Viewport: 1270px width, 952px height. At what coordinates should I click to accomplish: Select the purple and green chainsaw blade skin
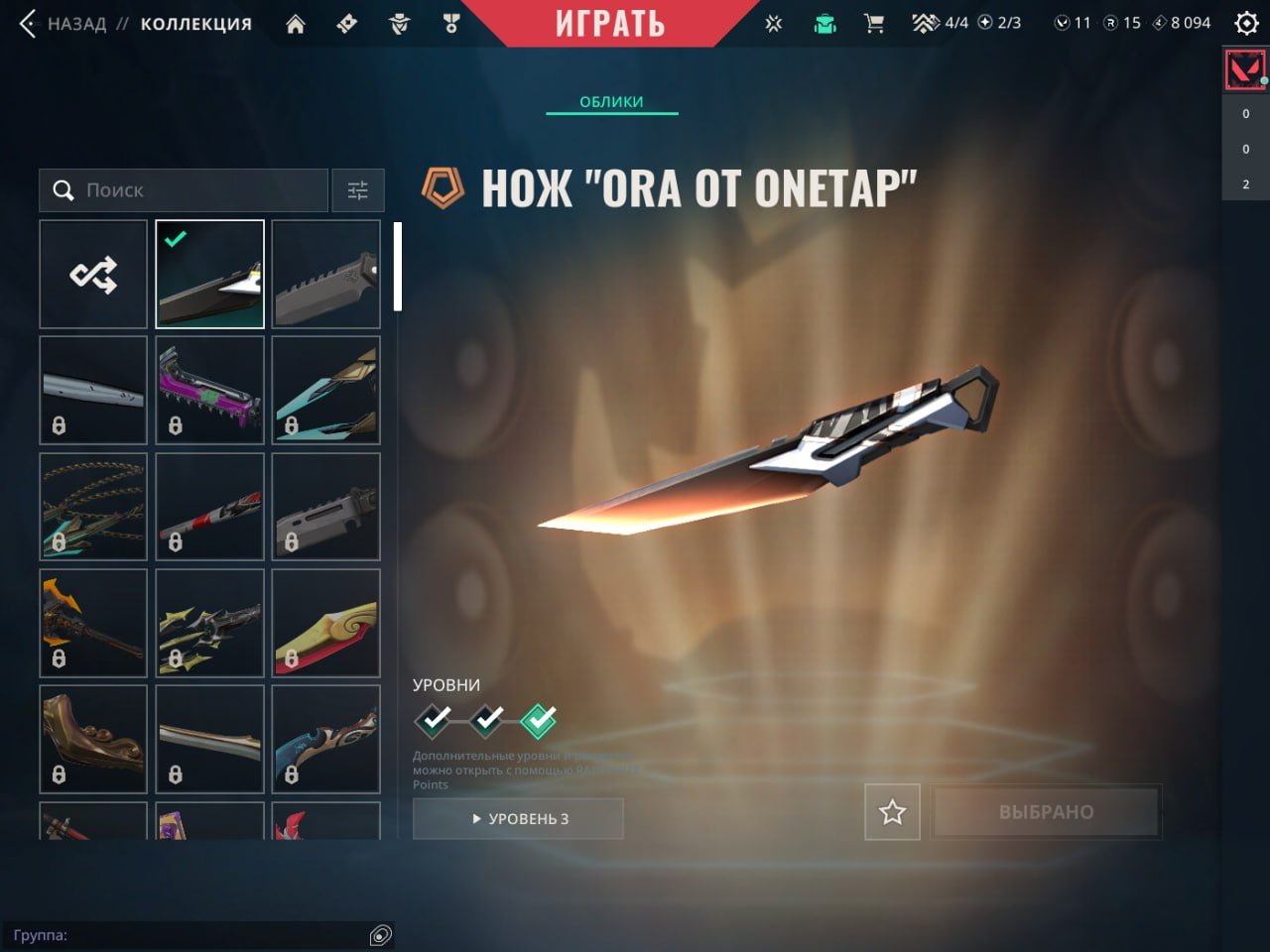tap(209, 391)
